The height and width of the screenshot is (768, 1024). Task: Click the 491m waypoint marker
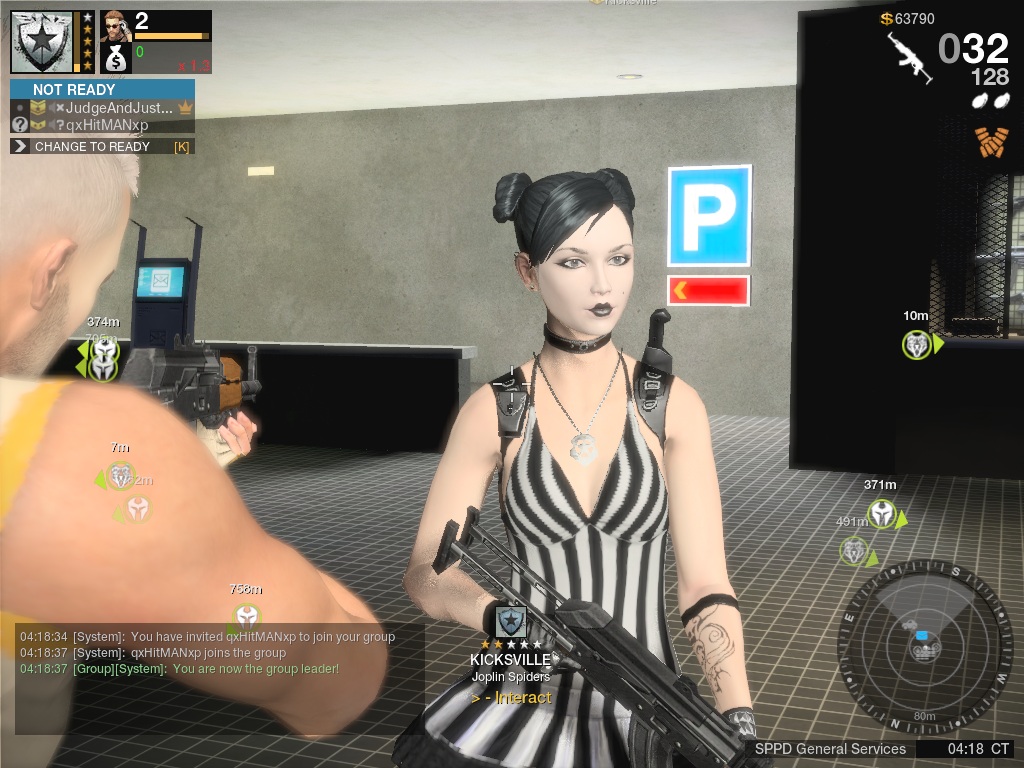pyautogui.click(x=854, y=551)
